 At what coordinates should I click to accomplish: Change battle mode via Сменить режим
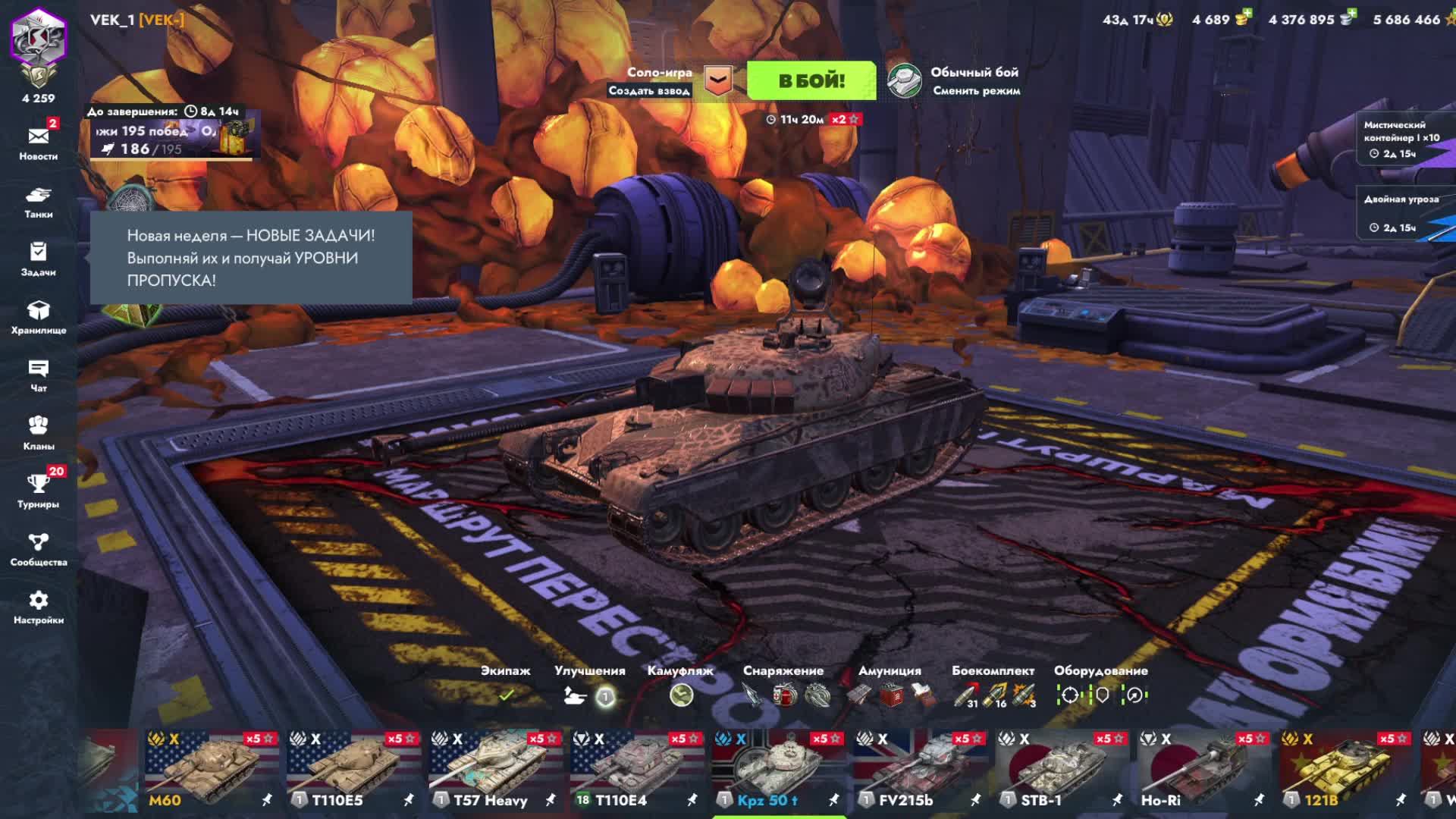click(976, 91)
